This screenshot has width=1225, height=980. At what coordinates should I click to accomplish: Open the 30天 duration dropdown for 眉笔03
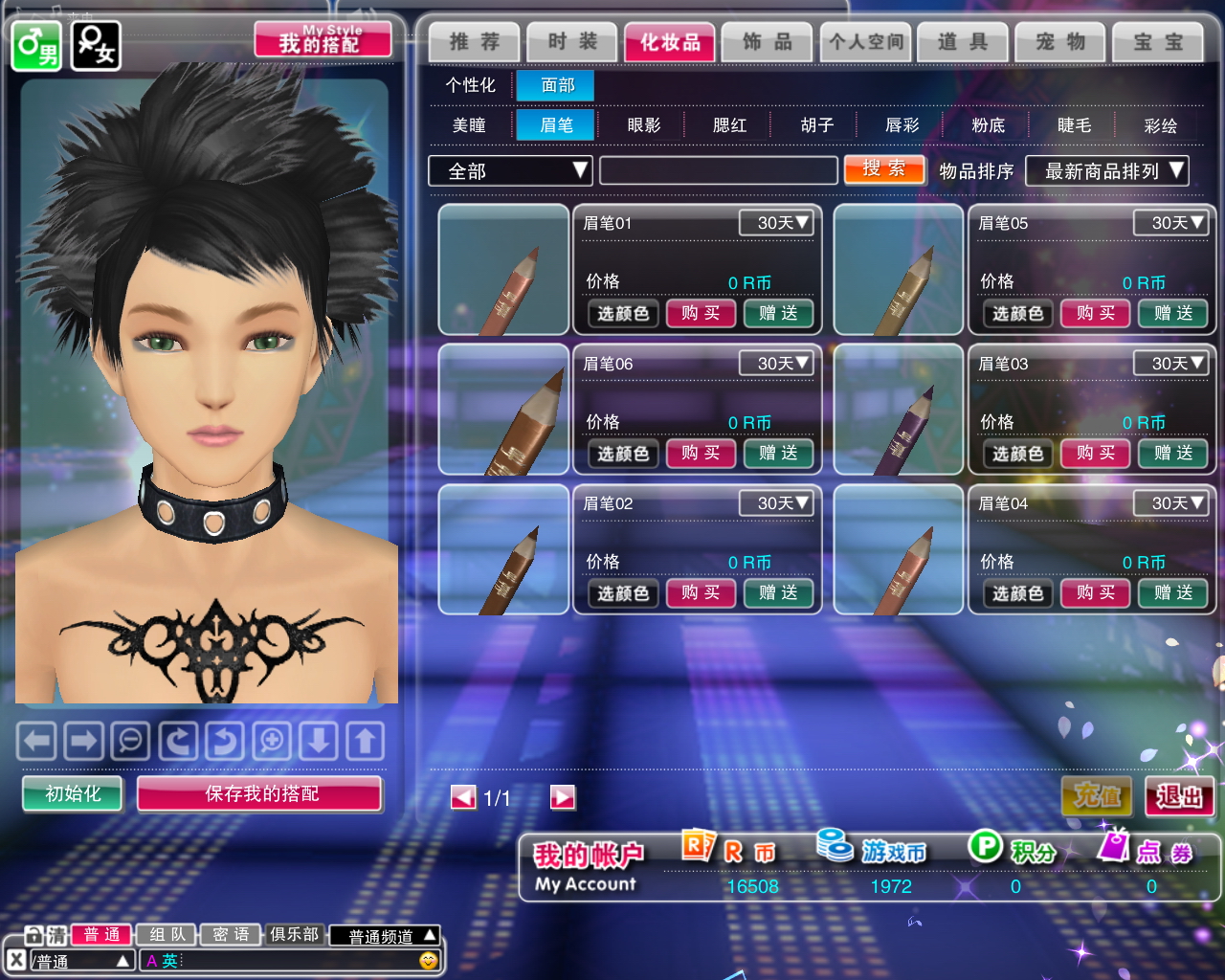tap(1169, 364)
